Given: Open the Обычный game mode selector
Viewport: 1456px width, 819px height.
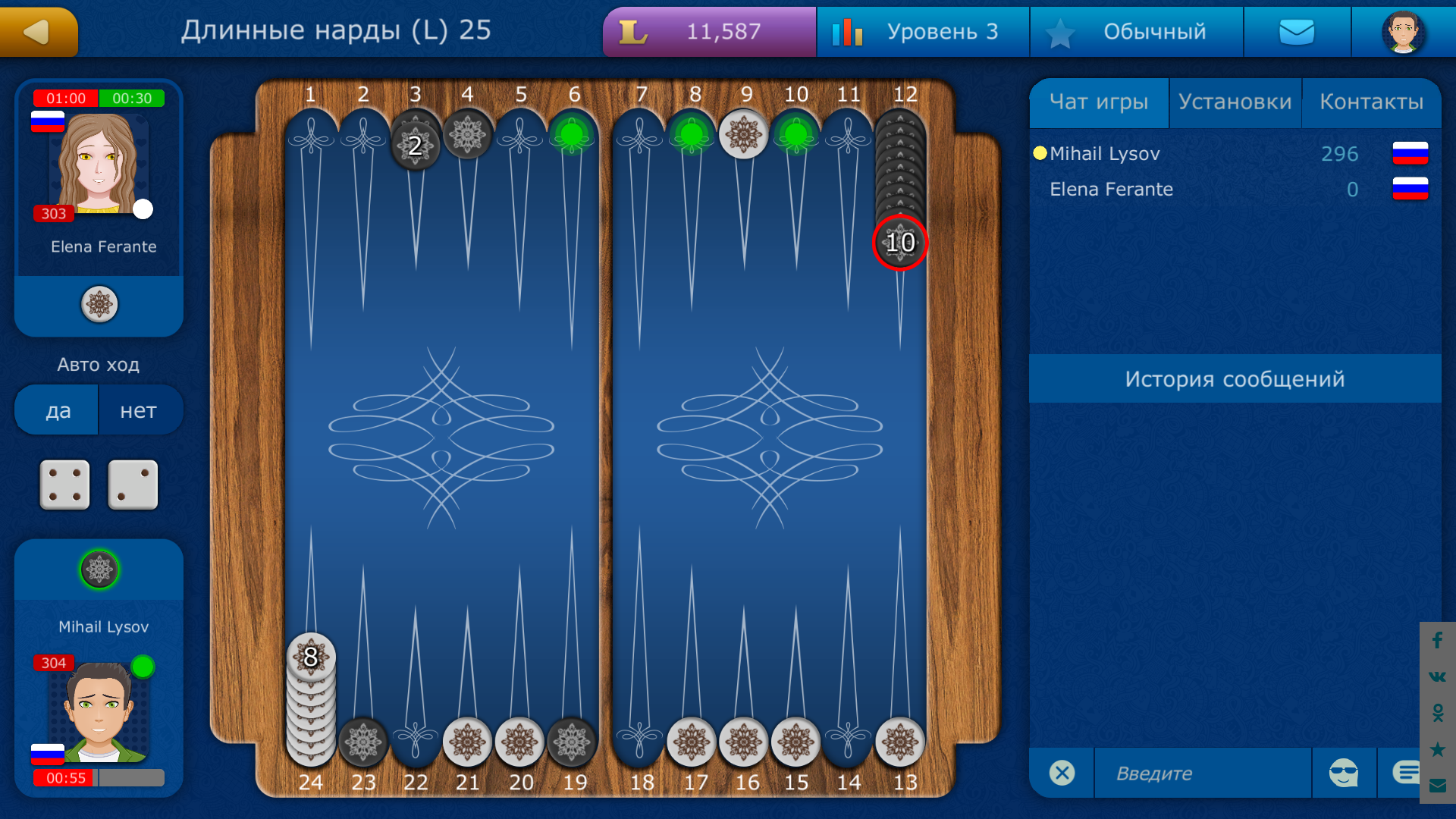Looking at the screenshot, I should pos(1136,31).
